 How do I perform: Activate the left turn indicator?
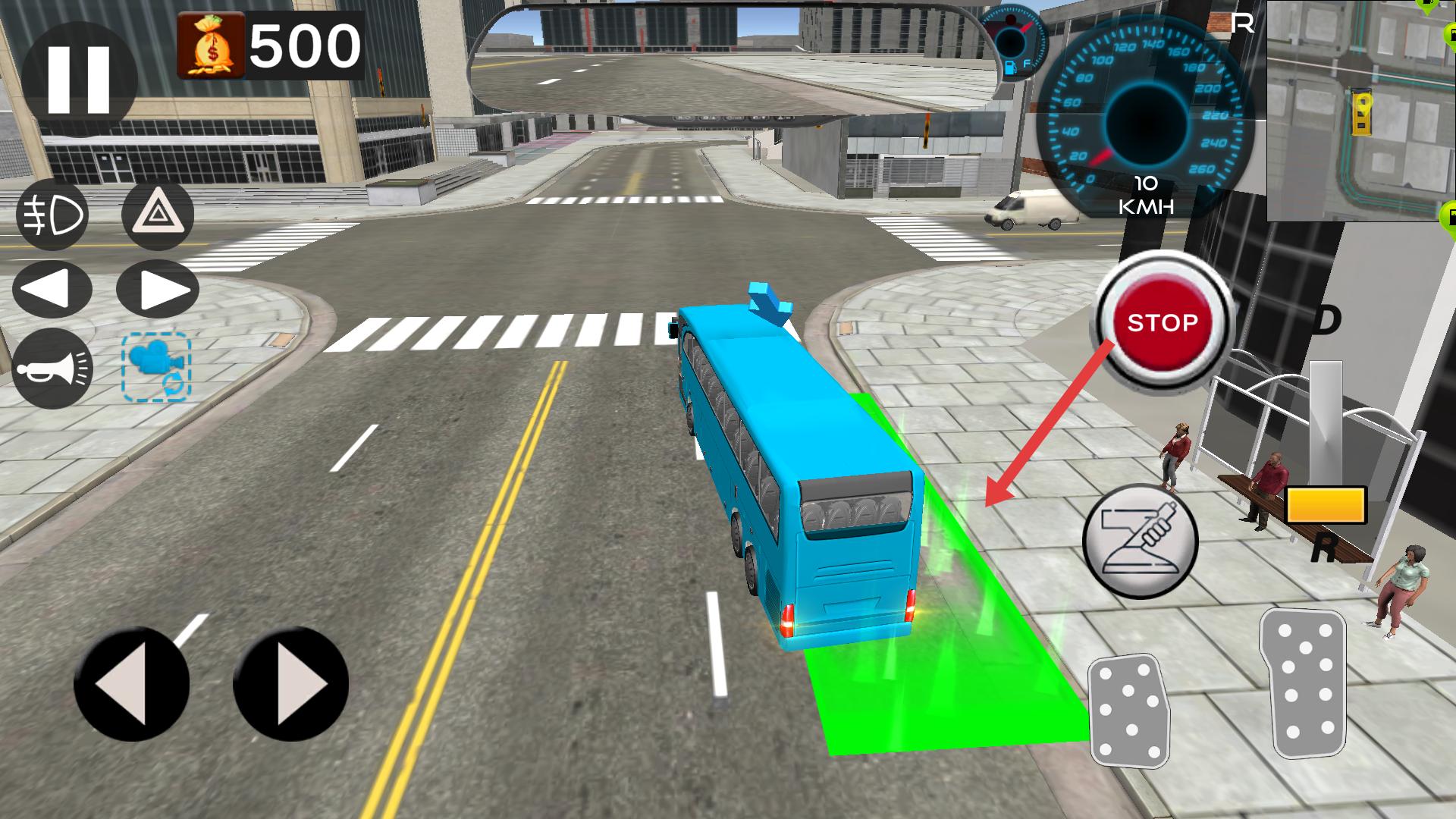[52, 290]
